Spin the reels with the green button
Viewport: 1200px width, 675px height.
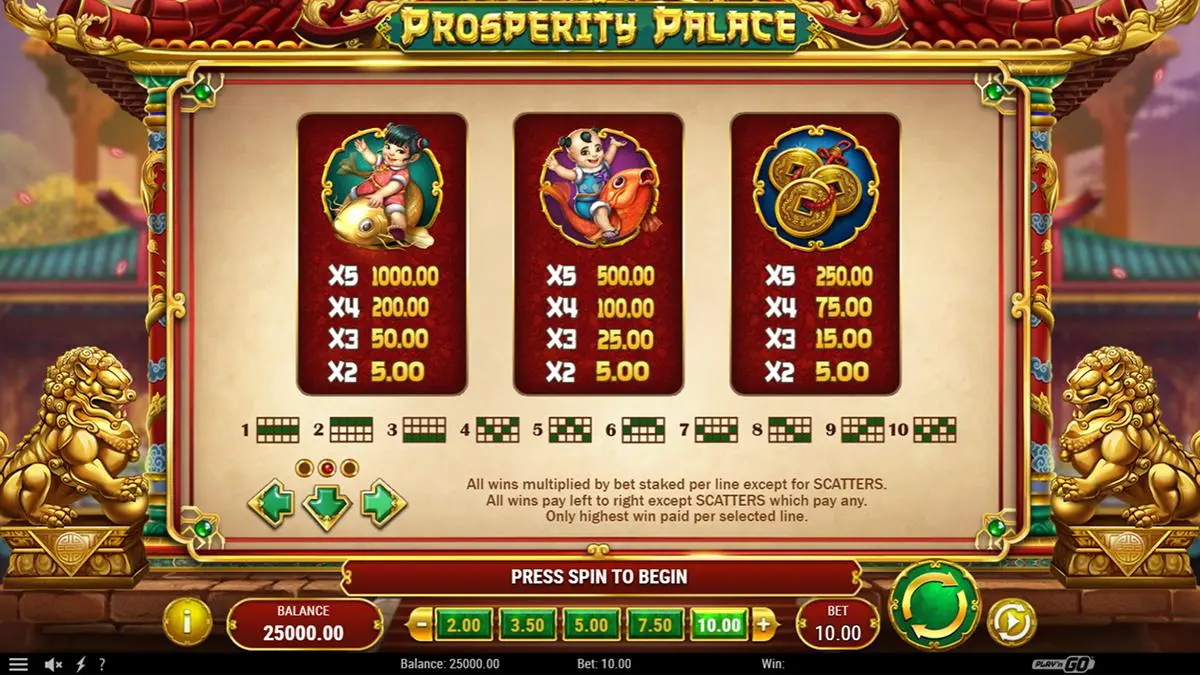pyautogui.click(x=934, y=606)
